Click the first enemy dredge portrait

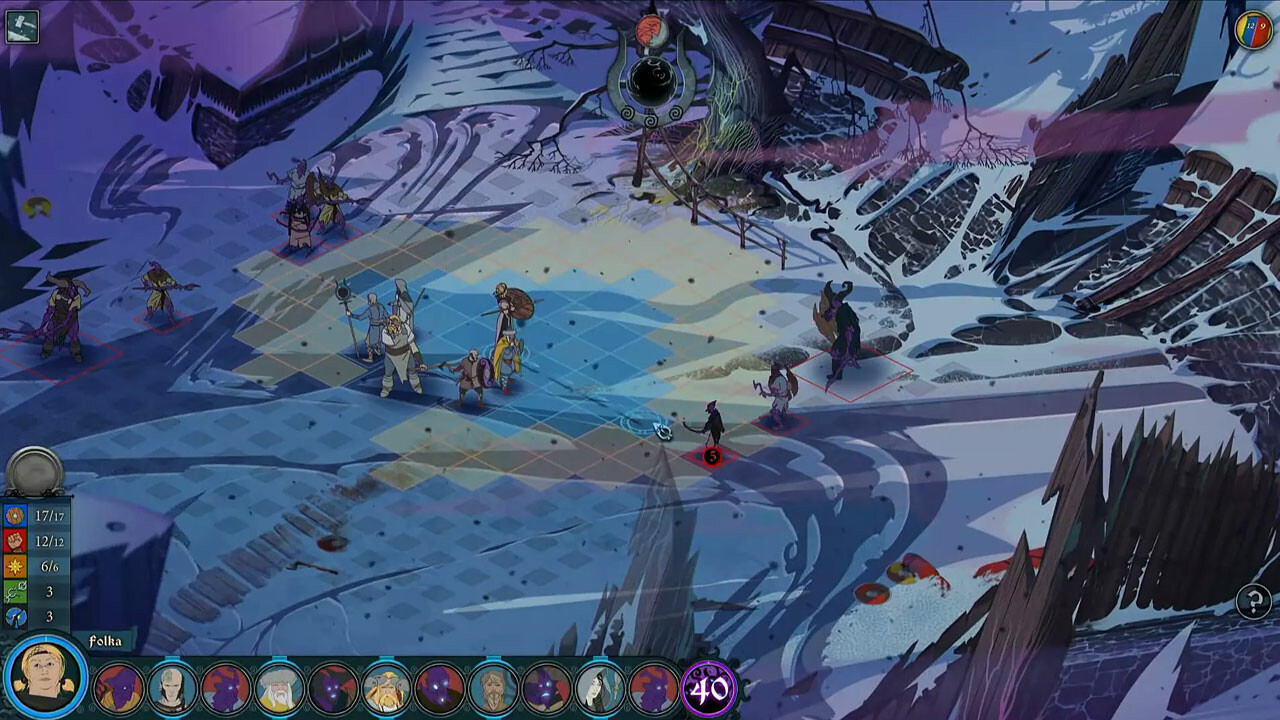pos(118,686)
